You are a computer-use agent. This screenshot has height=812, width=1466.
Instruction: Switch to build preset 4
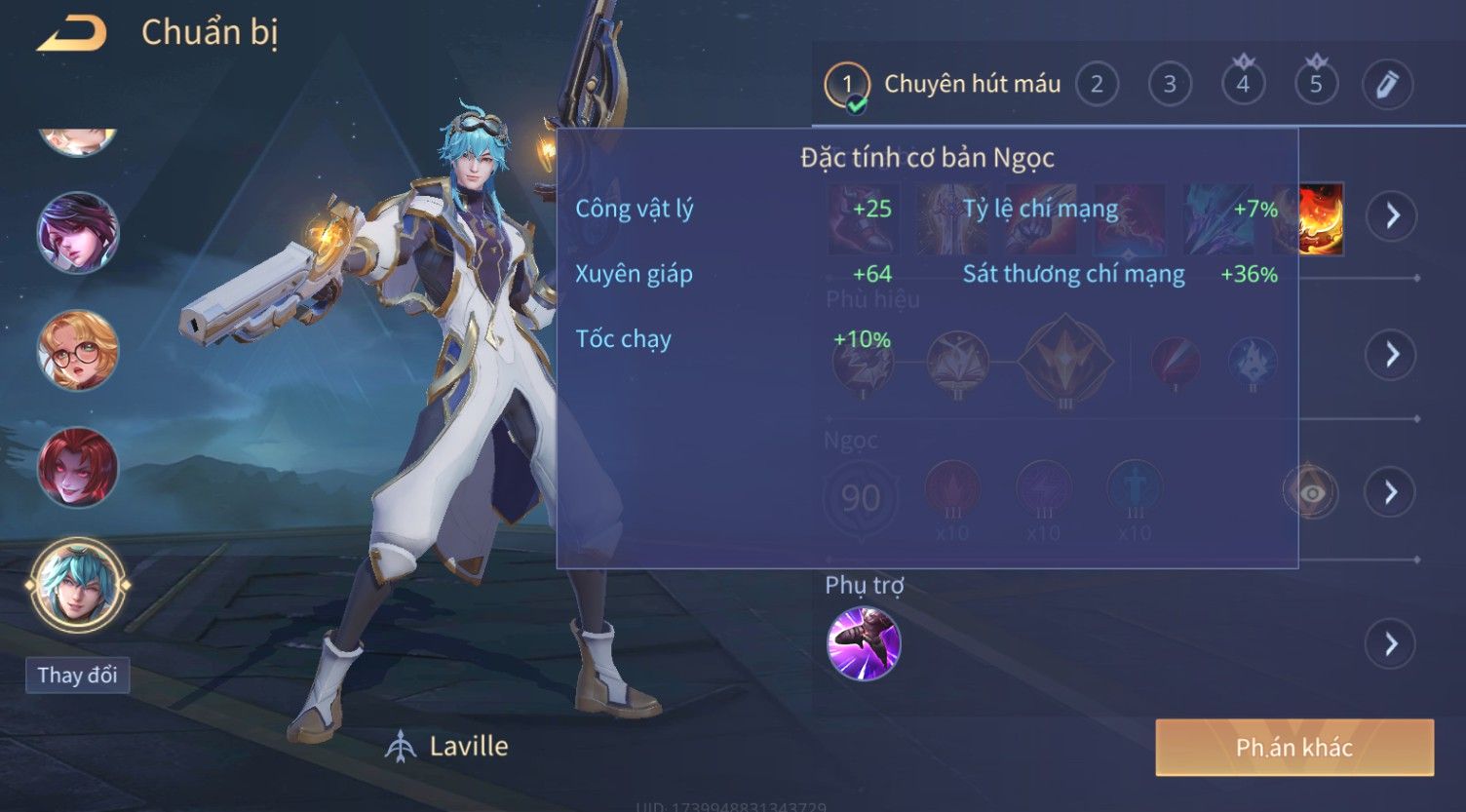tap(1243, 85)
